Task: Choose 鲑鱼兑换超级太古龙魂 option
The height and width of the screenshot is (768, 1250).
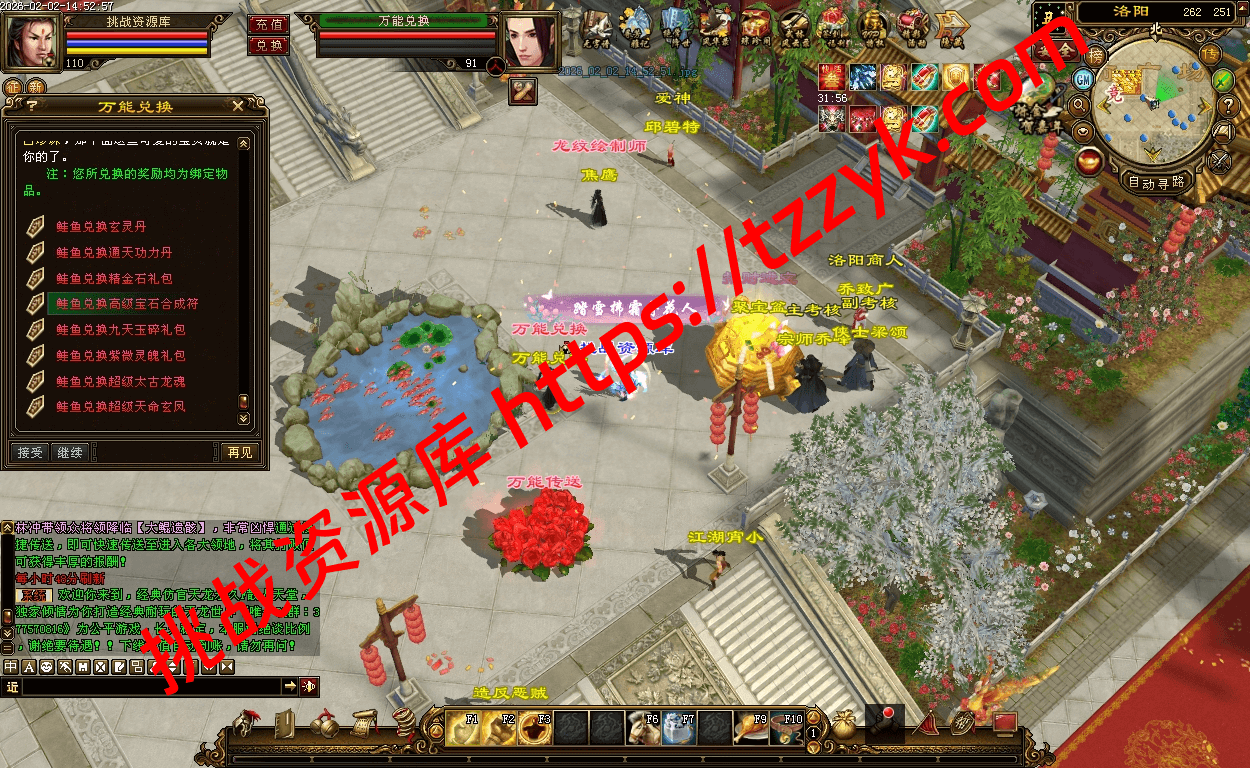Action: (x=120, y=382)
